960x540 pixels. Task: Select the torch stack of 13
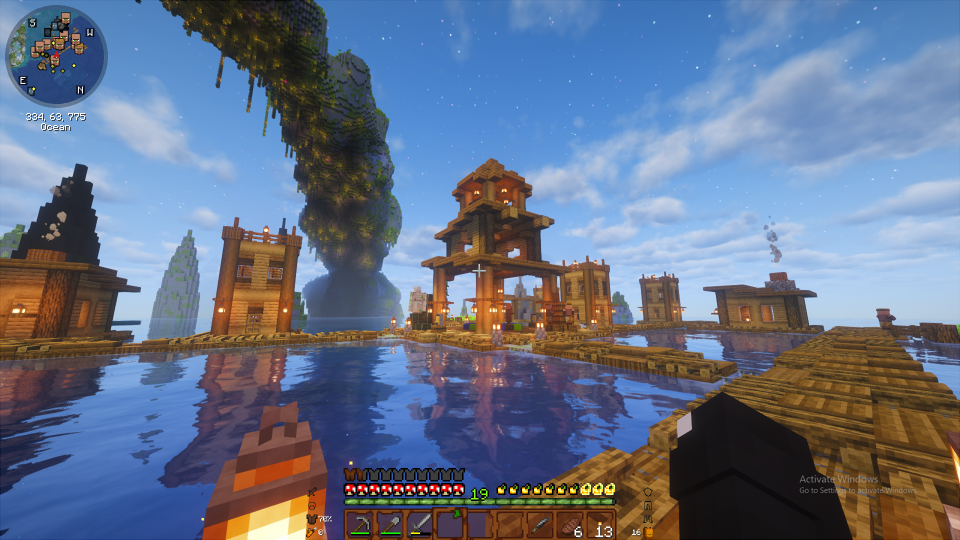(x=600, y=524)
